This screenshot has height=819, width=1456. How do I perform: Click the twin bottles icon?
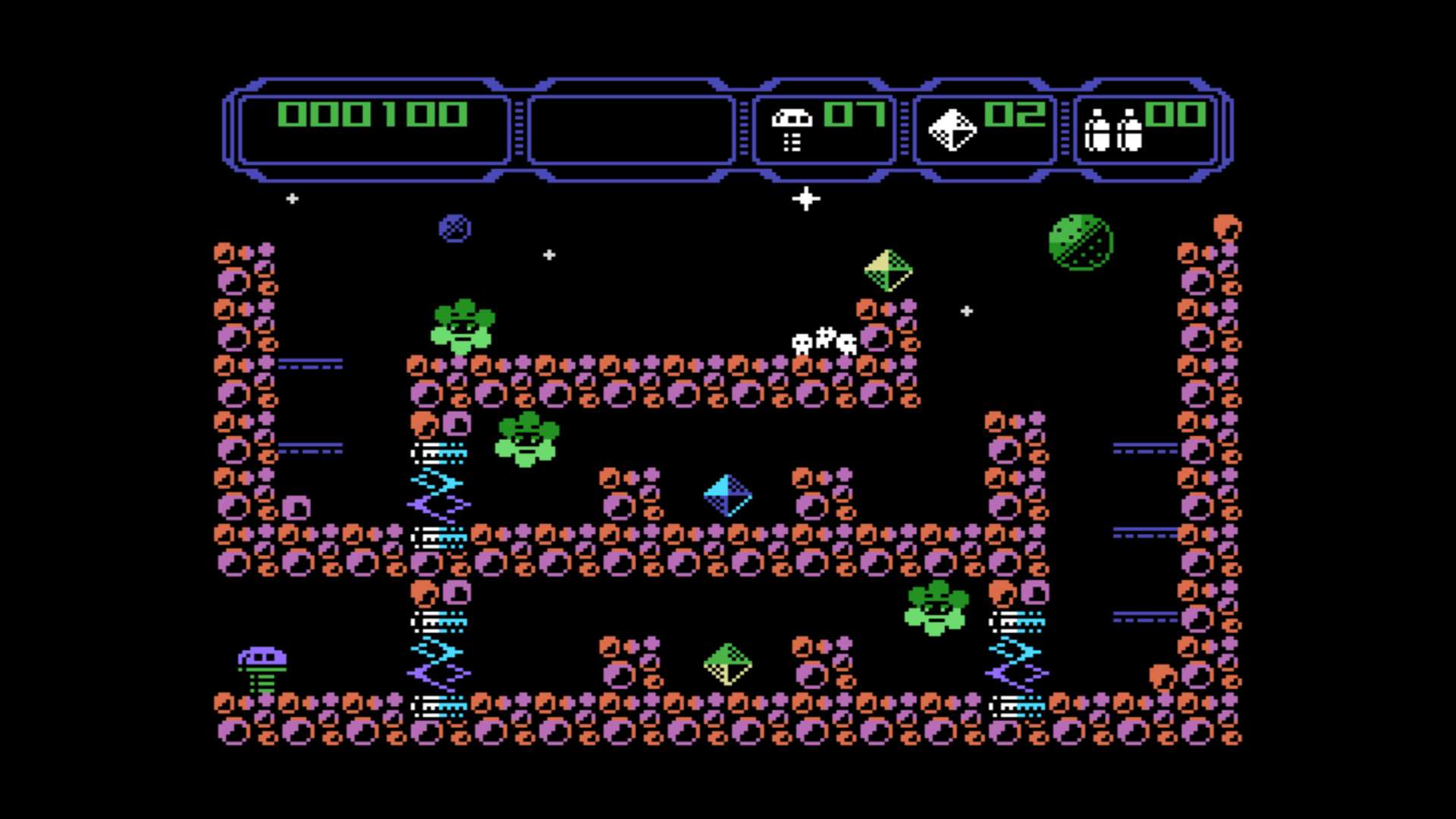[x=1112, y=130]
